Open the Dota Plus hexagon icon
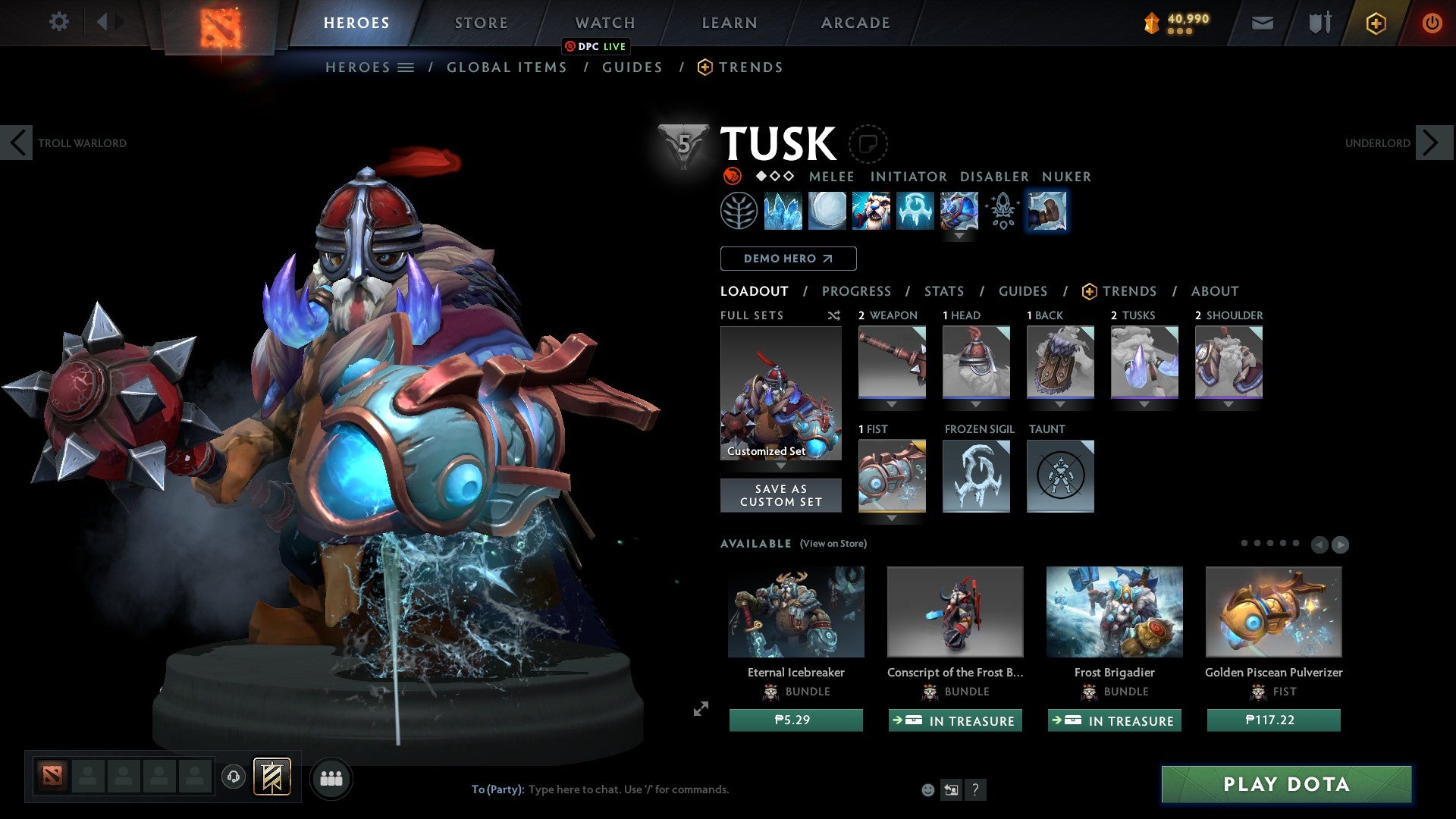This screenshot has height=819, width=1456. 1376,22
